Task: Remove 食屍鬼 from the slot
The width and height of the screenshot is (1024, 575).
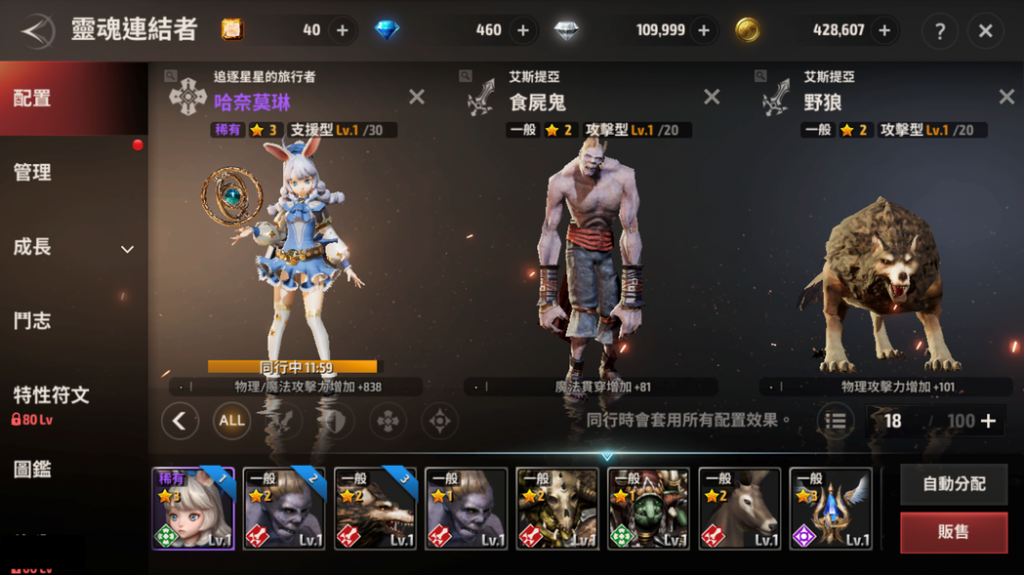Action: [x=711, y=97]
